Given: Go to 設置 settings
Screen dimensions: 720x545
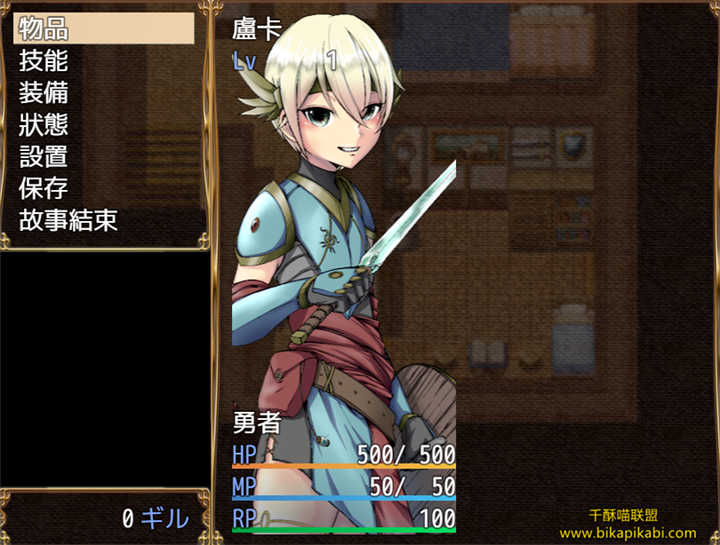Looking at the screenshot, I should [104, 156].
